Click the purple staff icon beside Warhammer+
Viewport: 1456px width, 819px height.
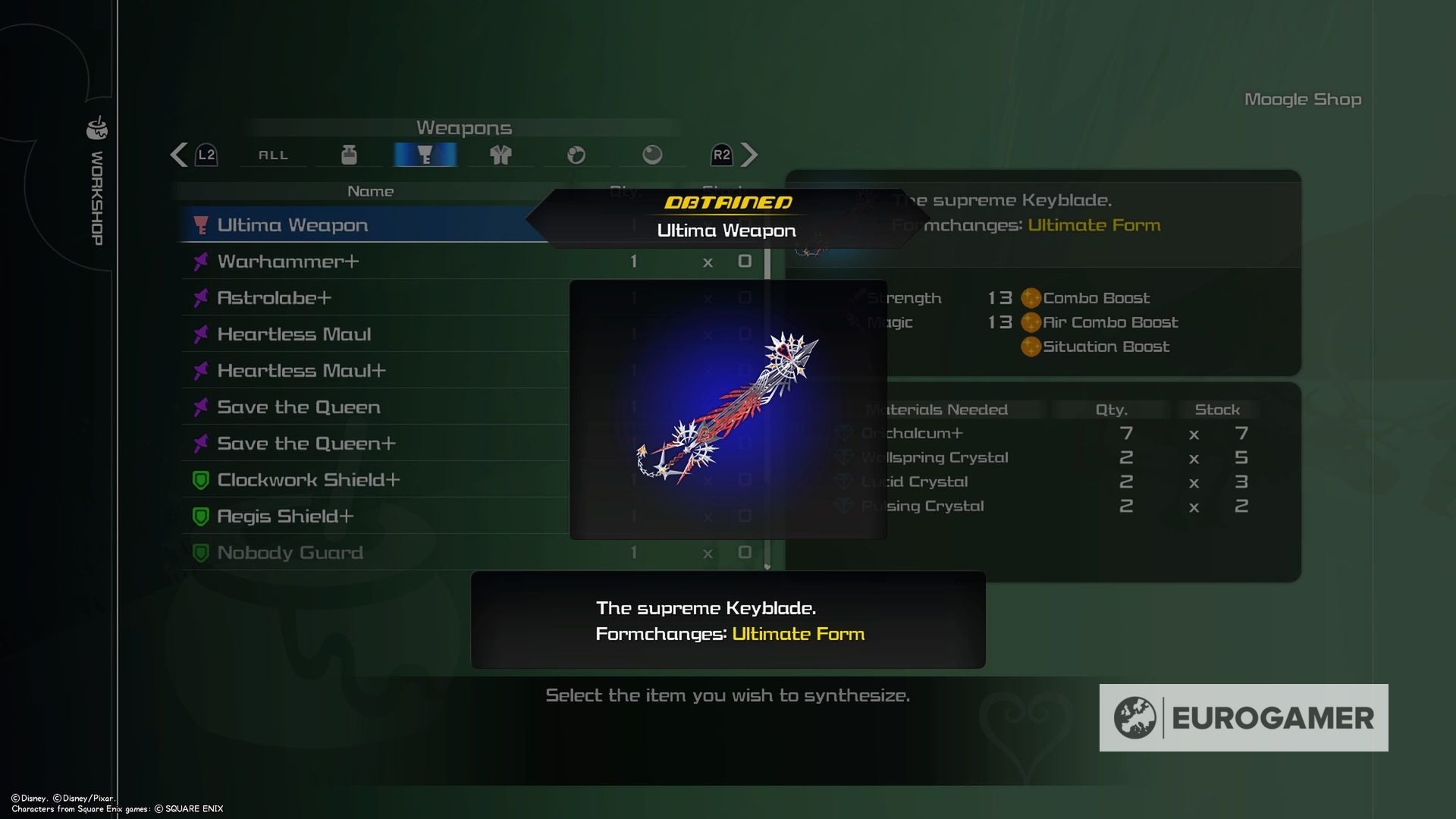click(x=199, y=261)
